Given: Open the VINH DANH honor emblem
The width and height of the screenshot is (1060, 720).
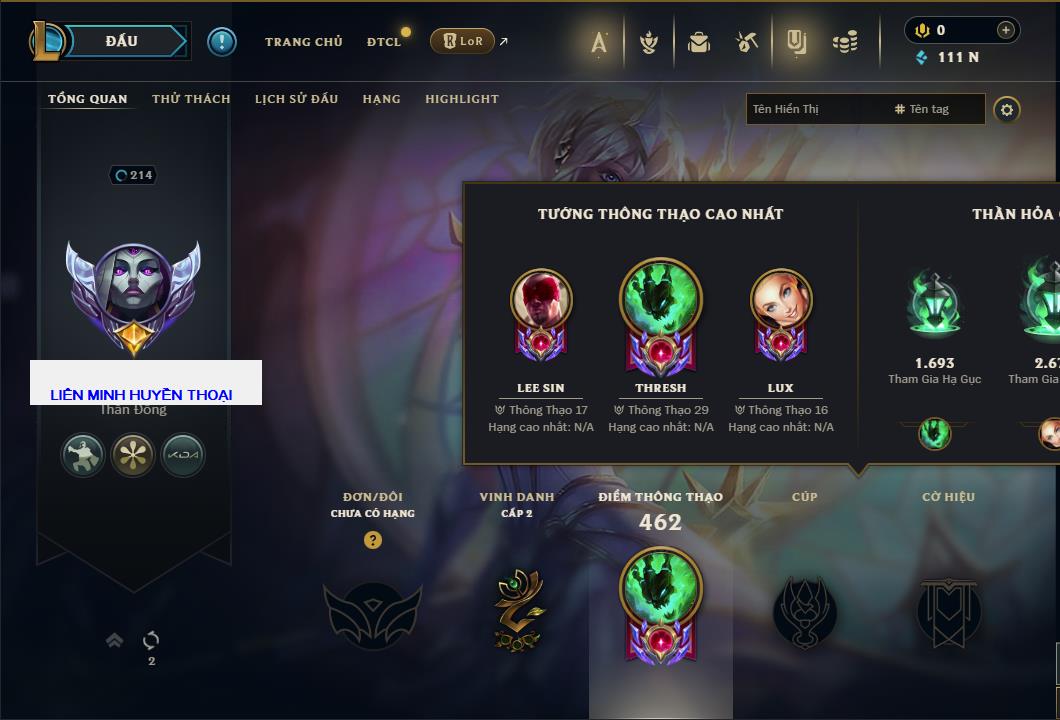Looking at the screenshot, I should coord(518,610).
